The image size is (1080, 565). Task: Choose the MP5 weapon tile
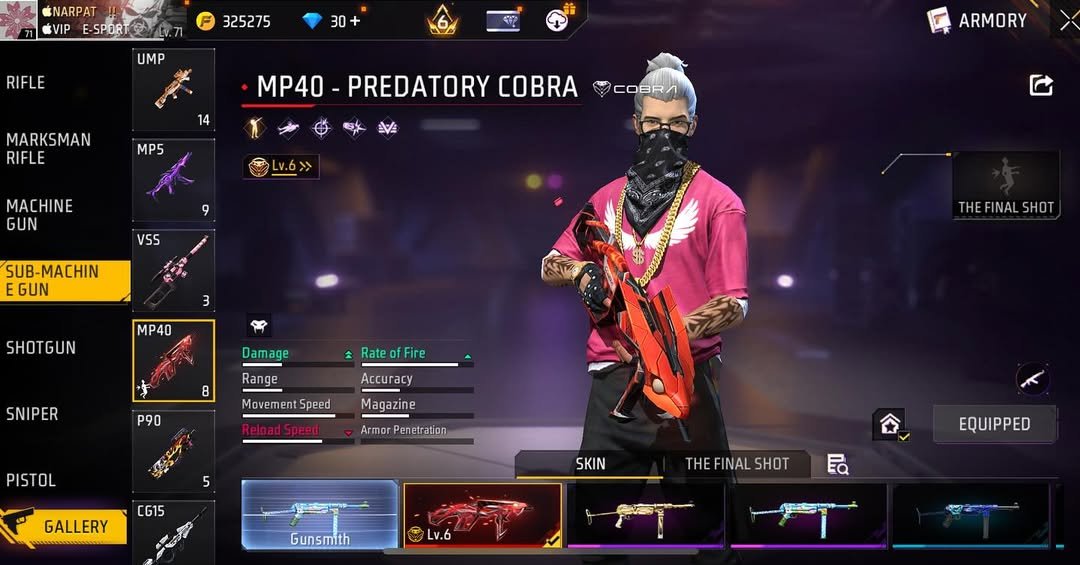pyautogui.click(x=173, y=180)
